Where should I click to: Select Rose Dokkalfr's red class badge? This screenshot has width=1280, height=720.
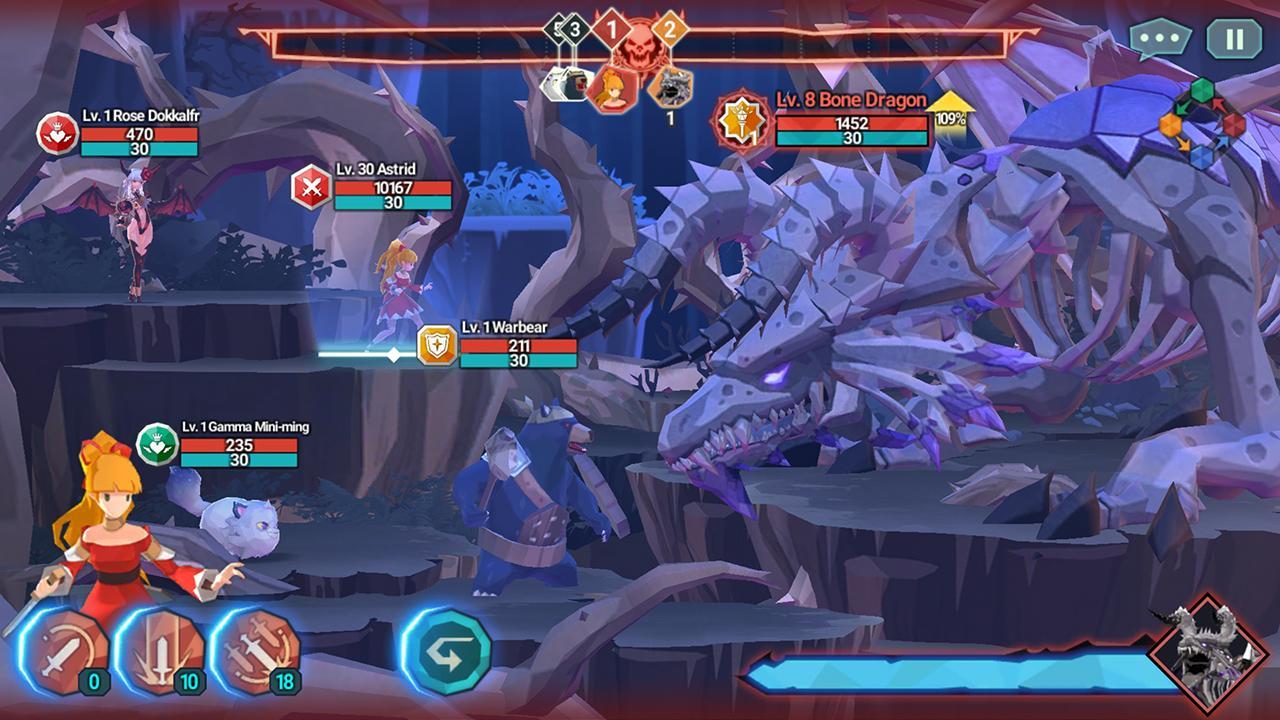(56, 133)
